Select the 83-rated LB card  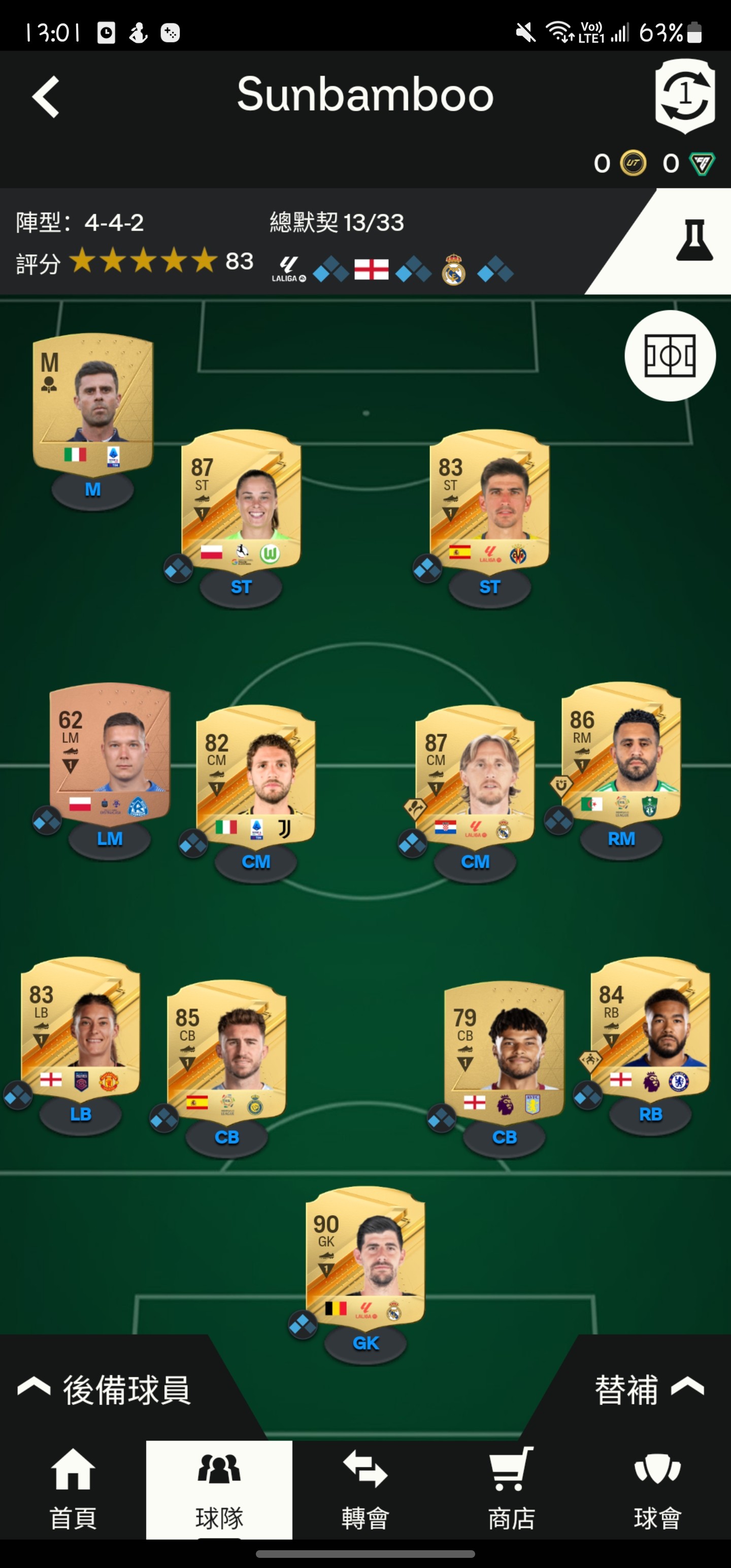click(x=80, y=1028)
